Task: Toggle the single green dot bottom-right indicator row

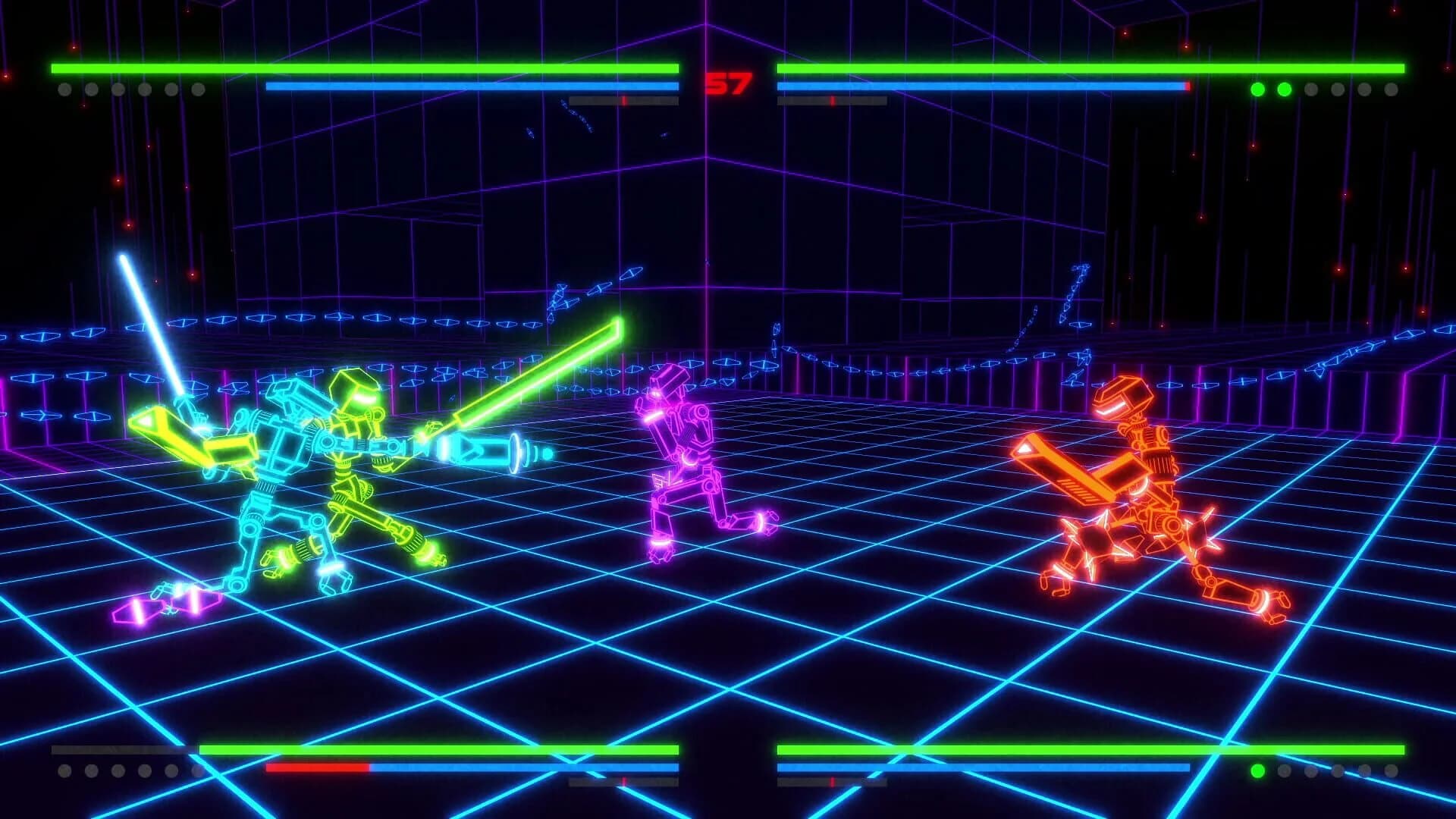Action: [1257, 770]
